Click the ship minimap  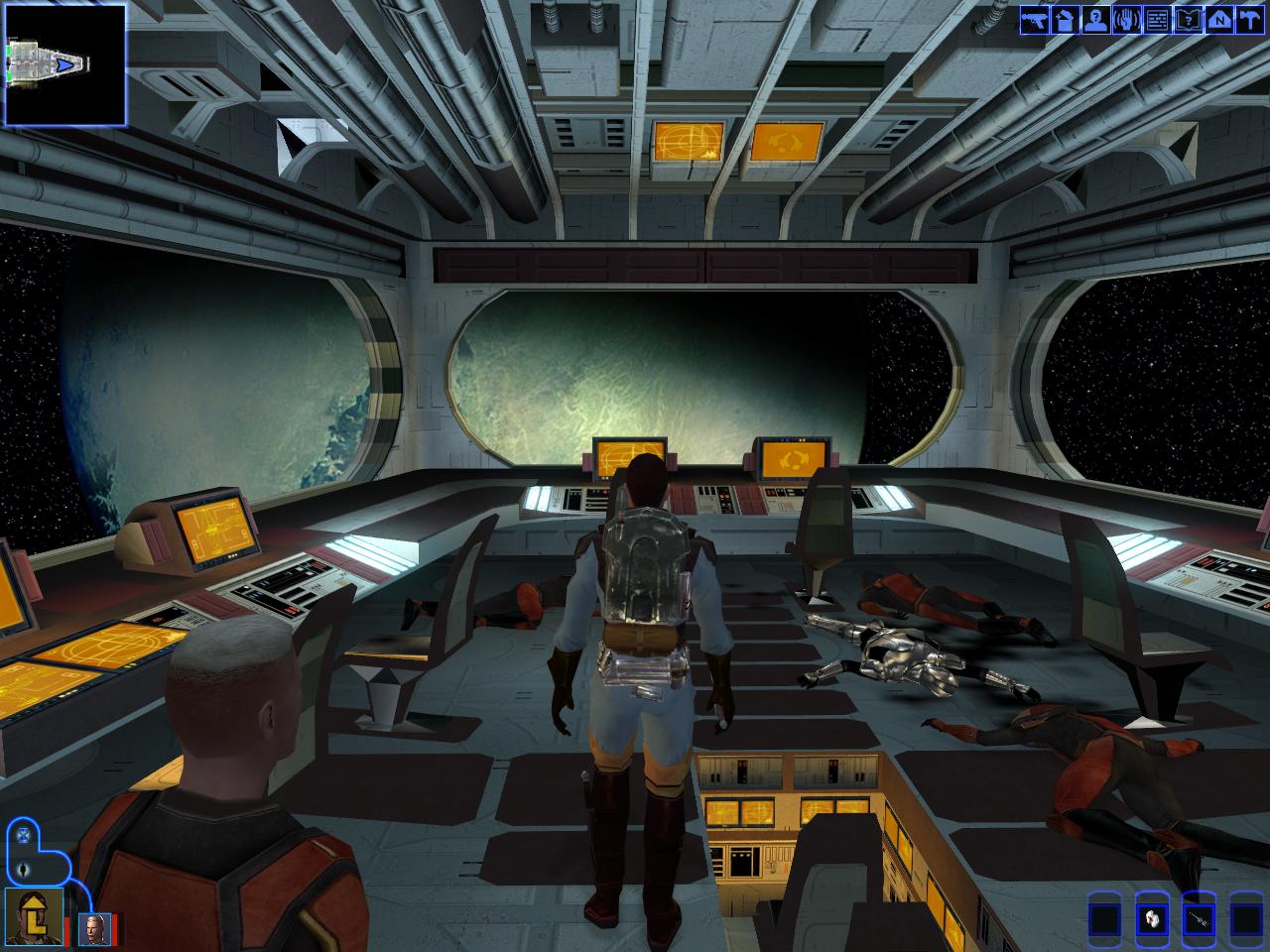click(65, 65)
